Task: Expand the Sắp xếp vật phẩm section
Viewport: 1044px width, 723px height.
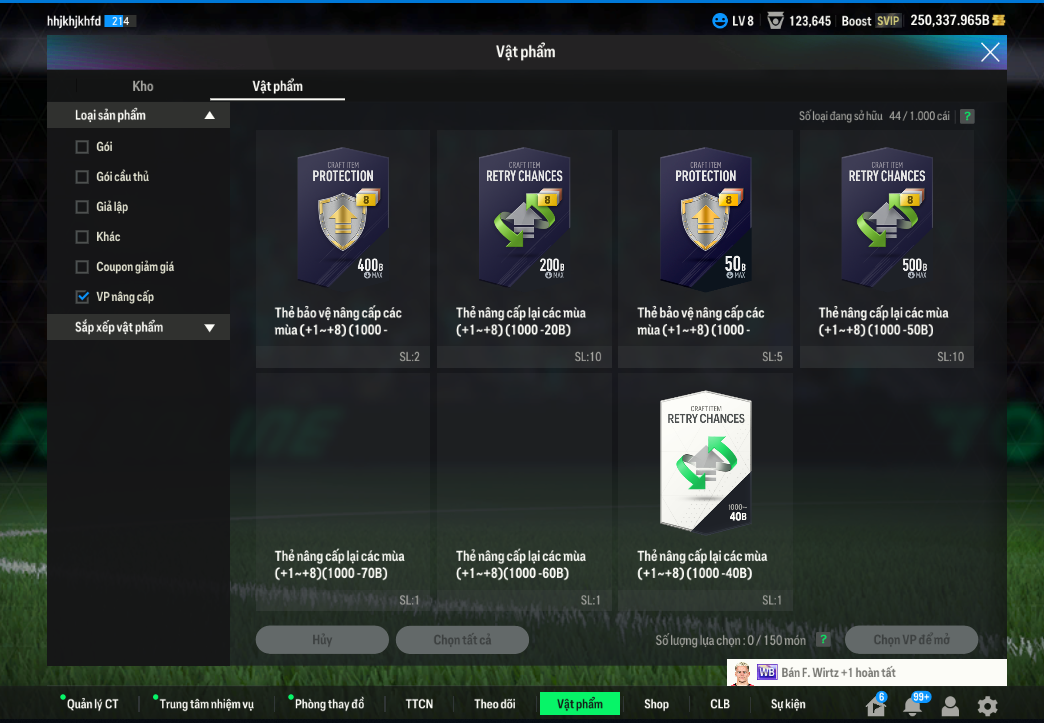Action: pyautogui.click(x=209, y=327)
